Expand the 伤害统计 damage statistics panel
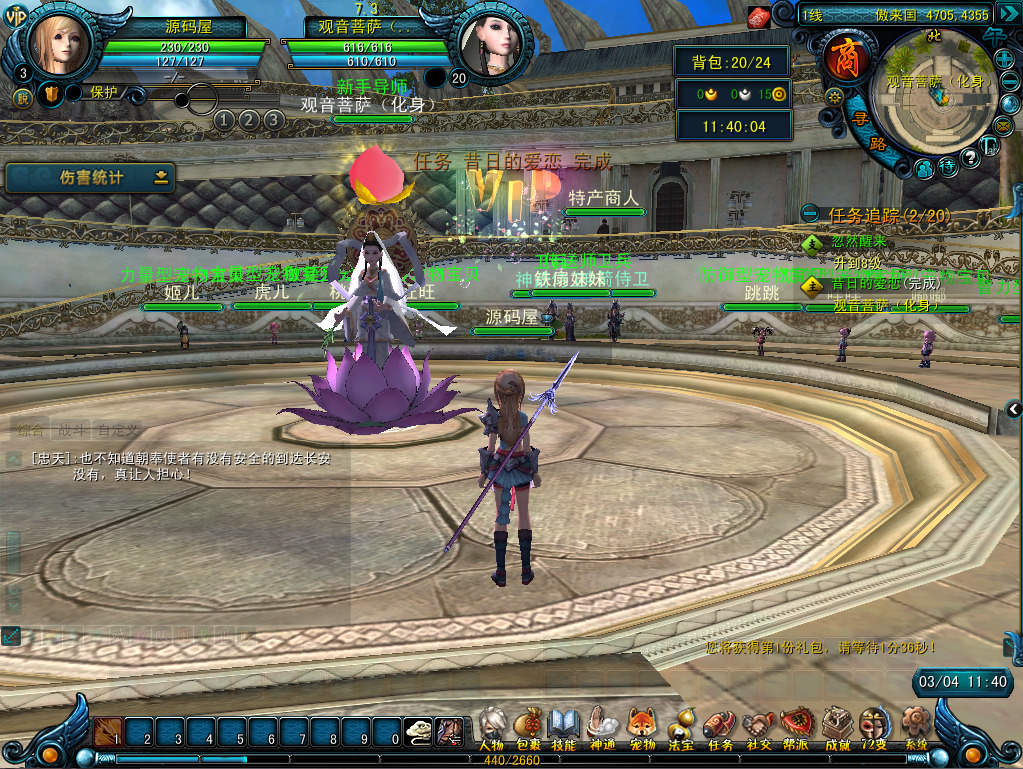 click(x=161, y=178)
